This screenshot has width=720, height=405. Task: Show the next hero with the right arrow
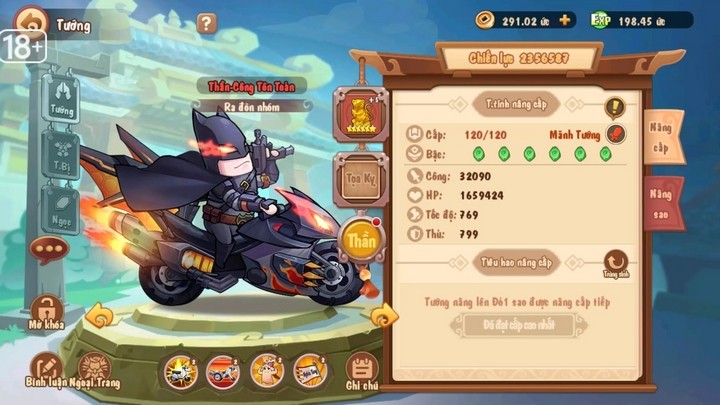click(x=383, y=318)
